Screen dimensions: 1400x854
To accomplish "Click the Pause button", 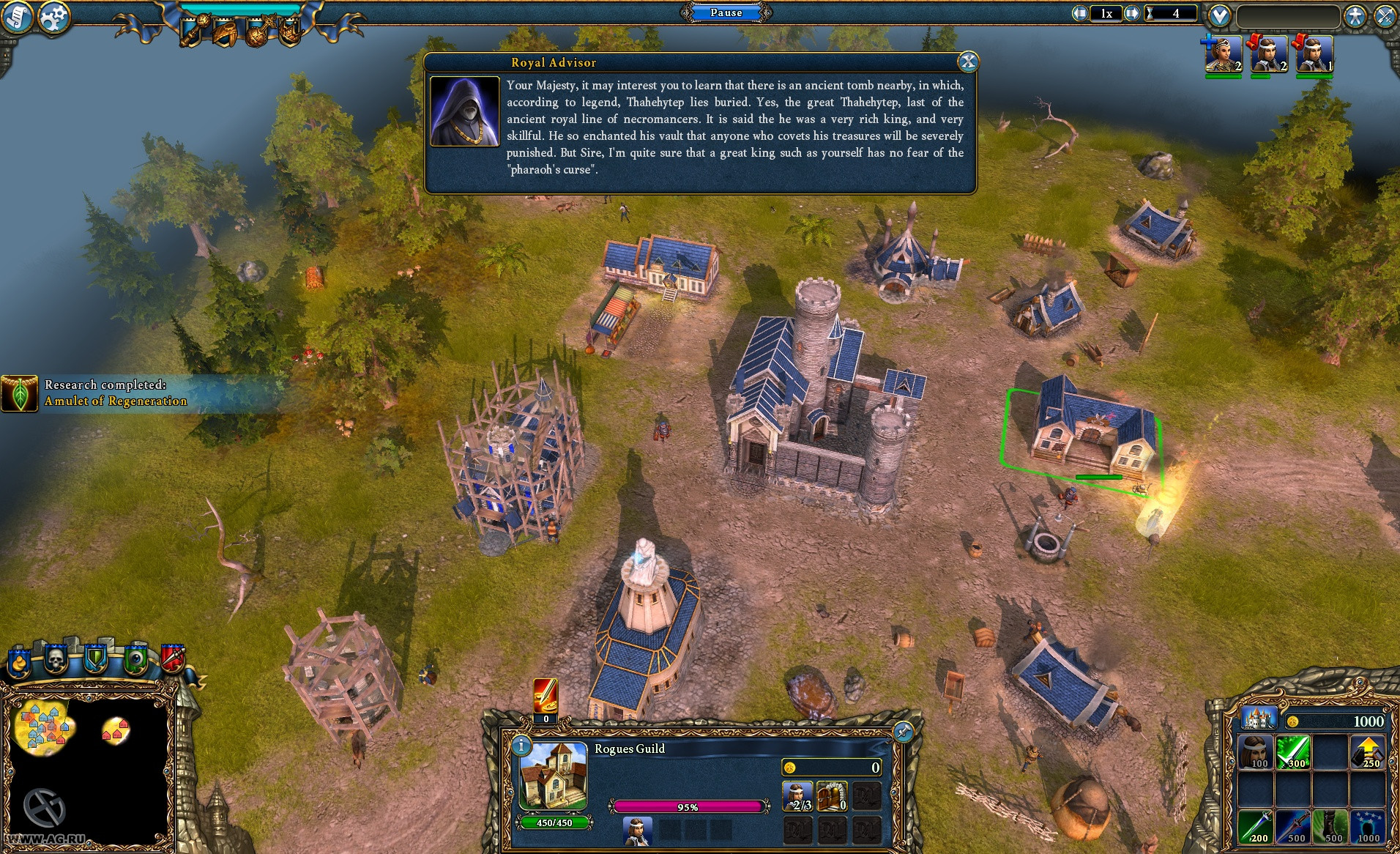I will [x=726, y=12].
